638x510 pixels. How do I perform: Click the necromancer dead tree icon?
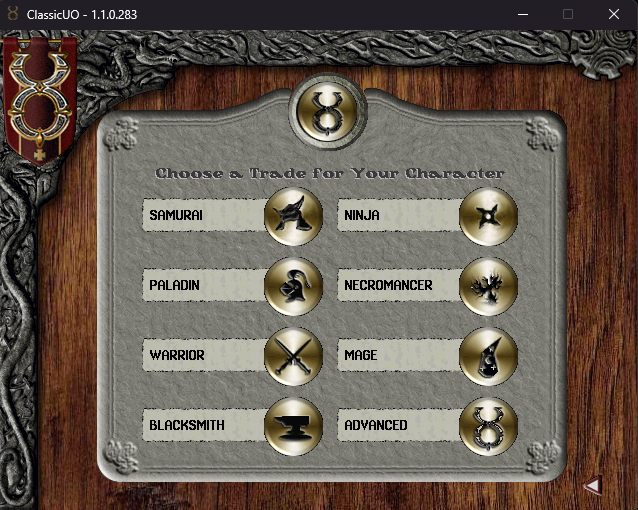[x=488, y=286]
